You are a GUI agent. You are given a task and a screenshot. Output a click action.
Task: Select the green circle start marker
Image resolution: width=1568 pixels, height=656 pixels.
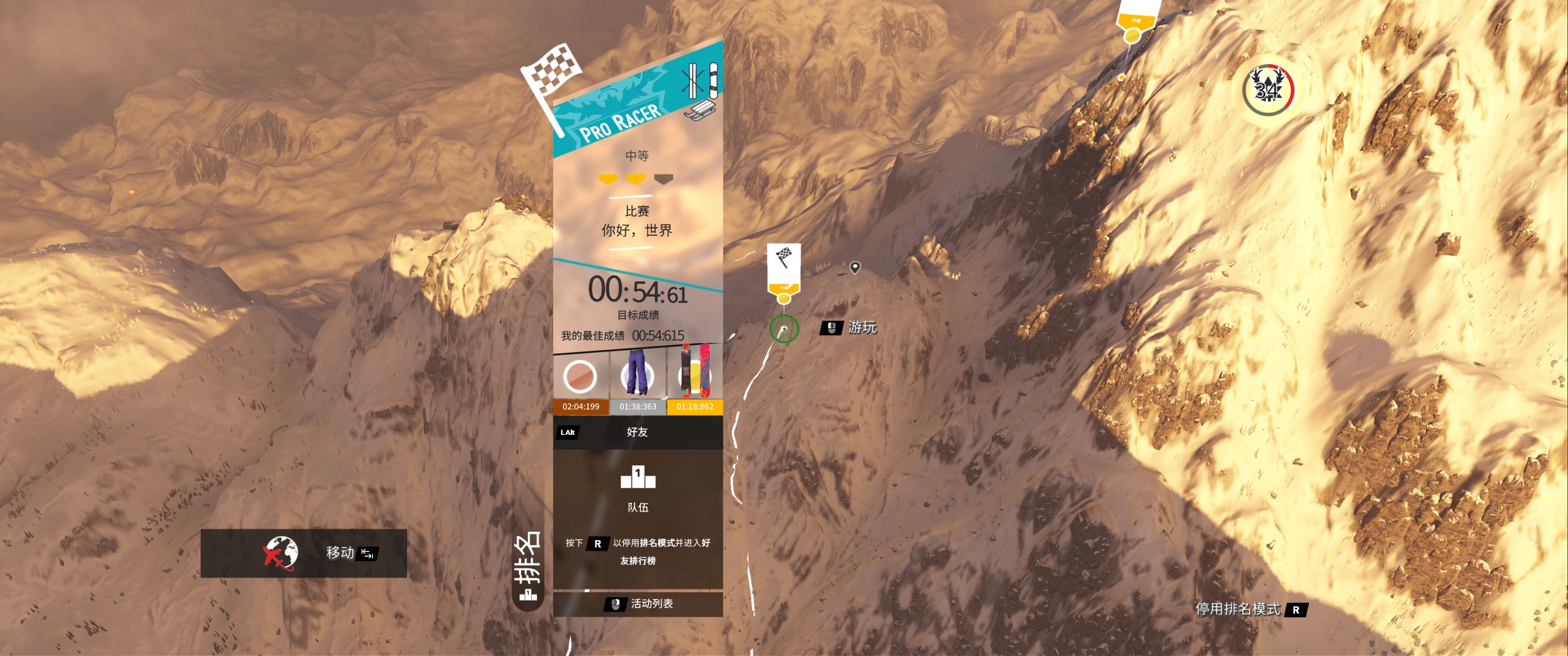[784, 329]
